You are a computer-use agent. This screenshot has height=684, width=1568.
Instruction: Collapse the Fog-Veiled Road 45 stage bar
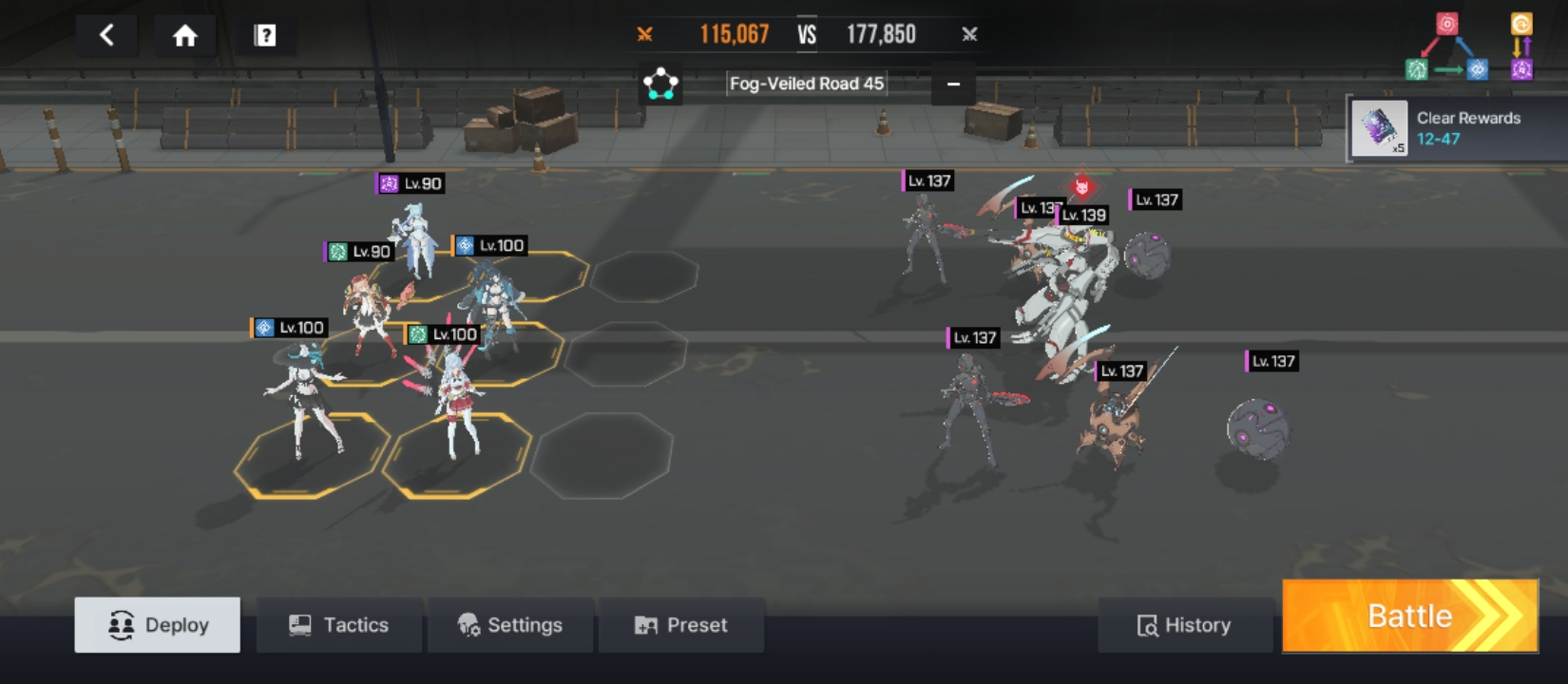[x=953, y=84]
